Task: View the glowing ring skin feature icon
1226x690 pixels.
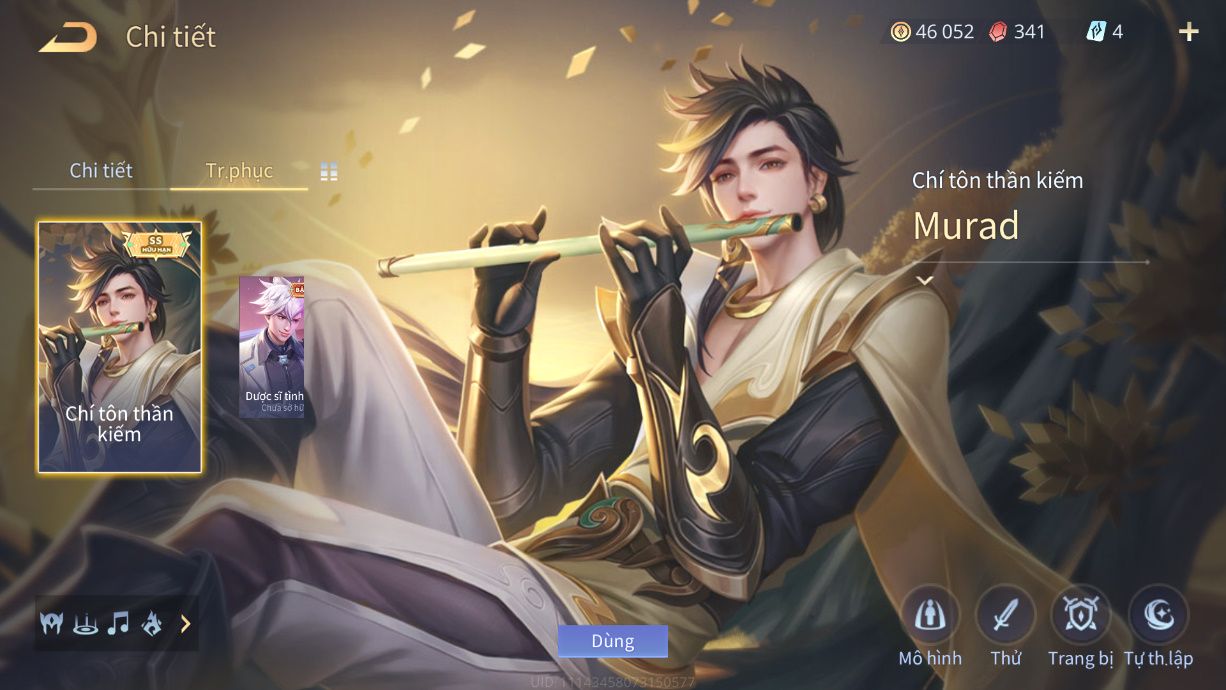Action: 85,624
